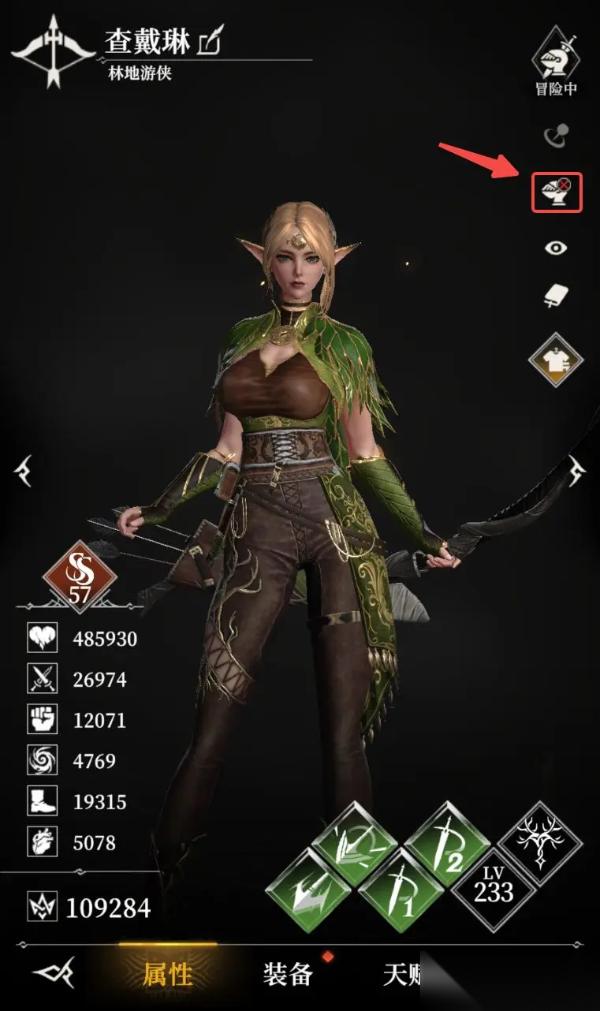
Task: Tap the rename icon beside 查戴琳
Action: click(x=211, y=41)
